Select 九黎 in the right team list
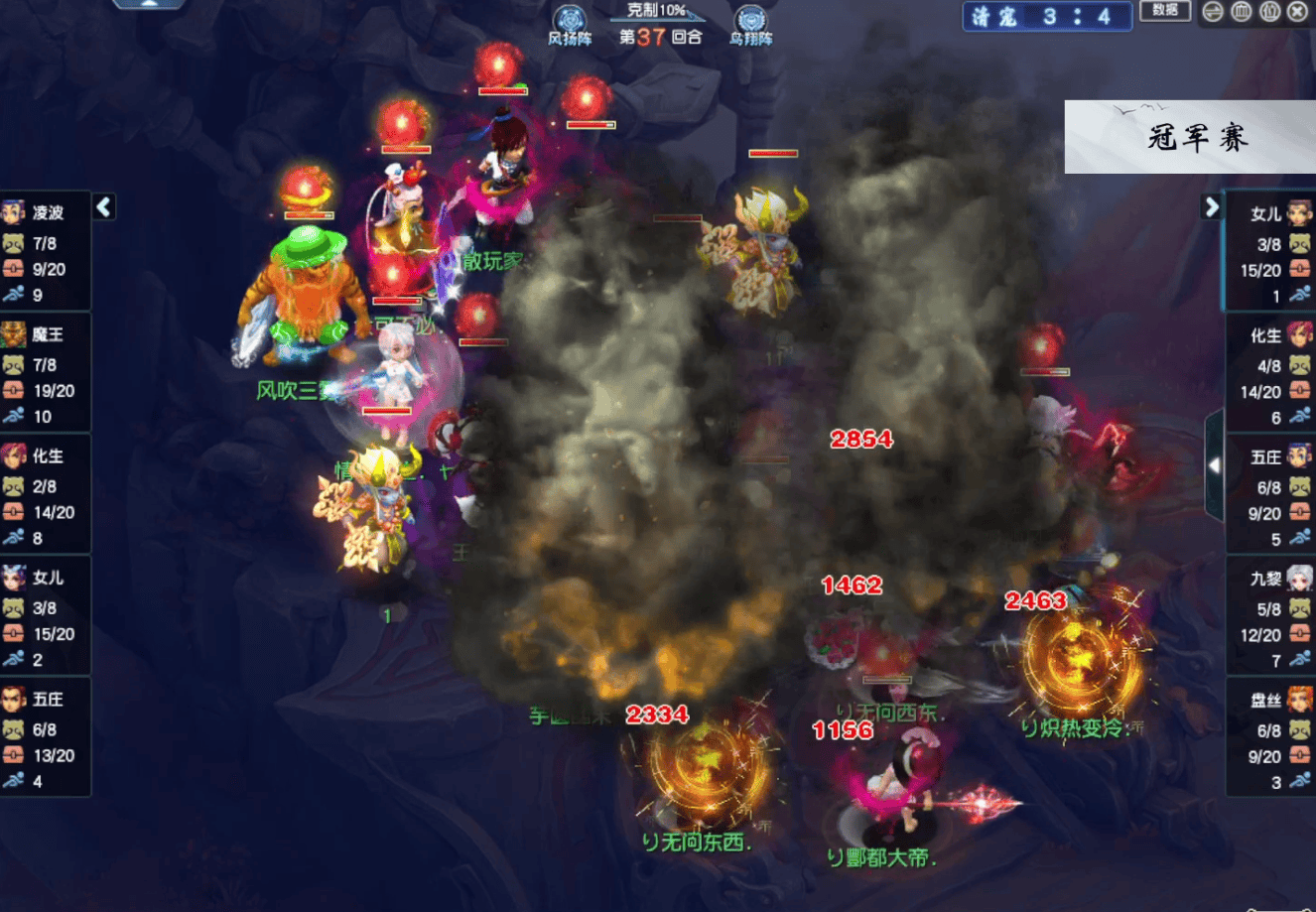The width and height of the screenshot is (1316, 912). pyautogui.click(x=1271, y=617)
